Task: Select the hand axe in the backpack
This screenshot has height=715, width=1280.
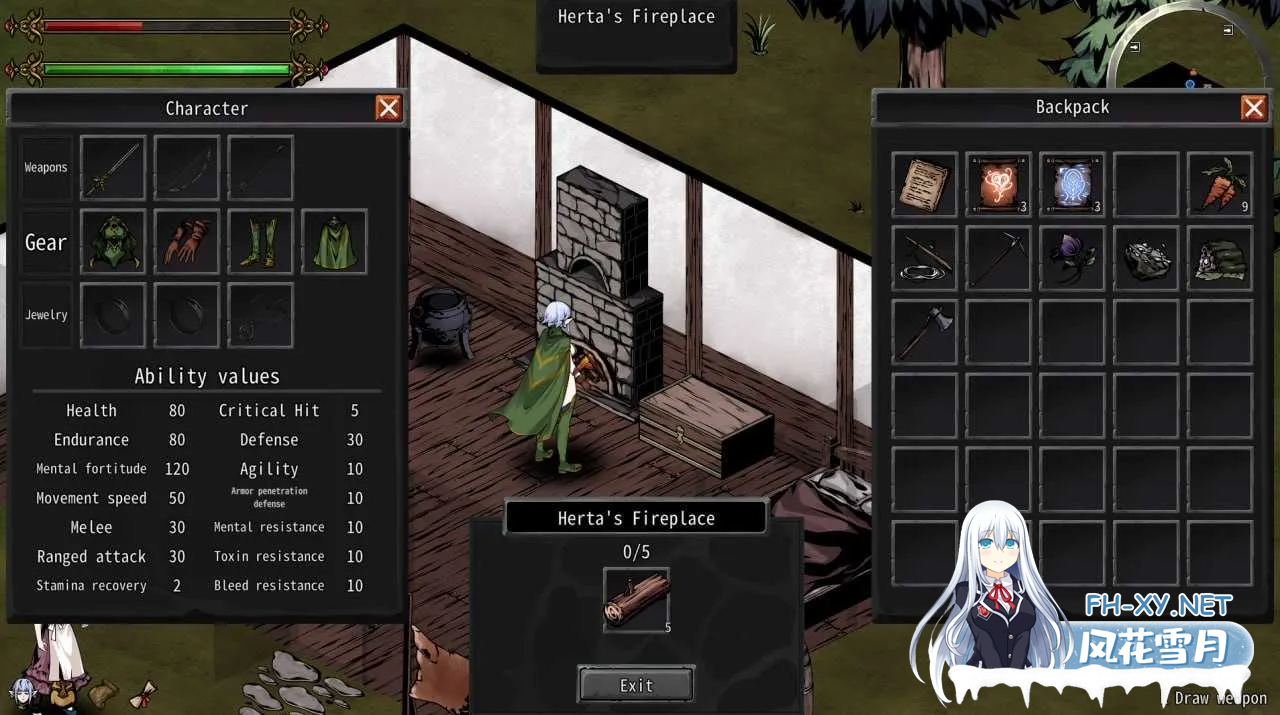Action: tap(925, 332)
